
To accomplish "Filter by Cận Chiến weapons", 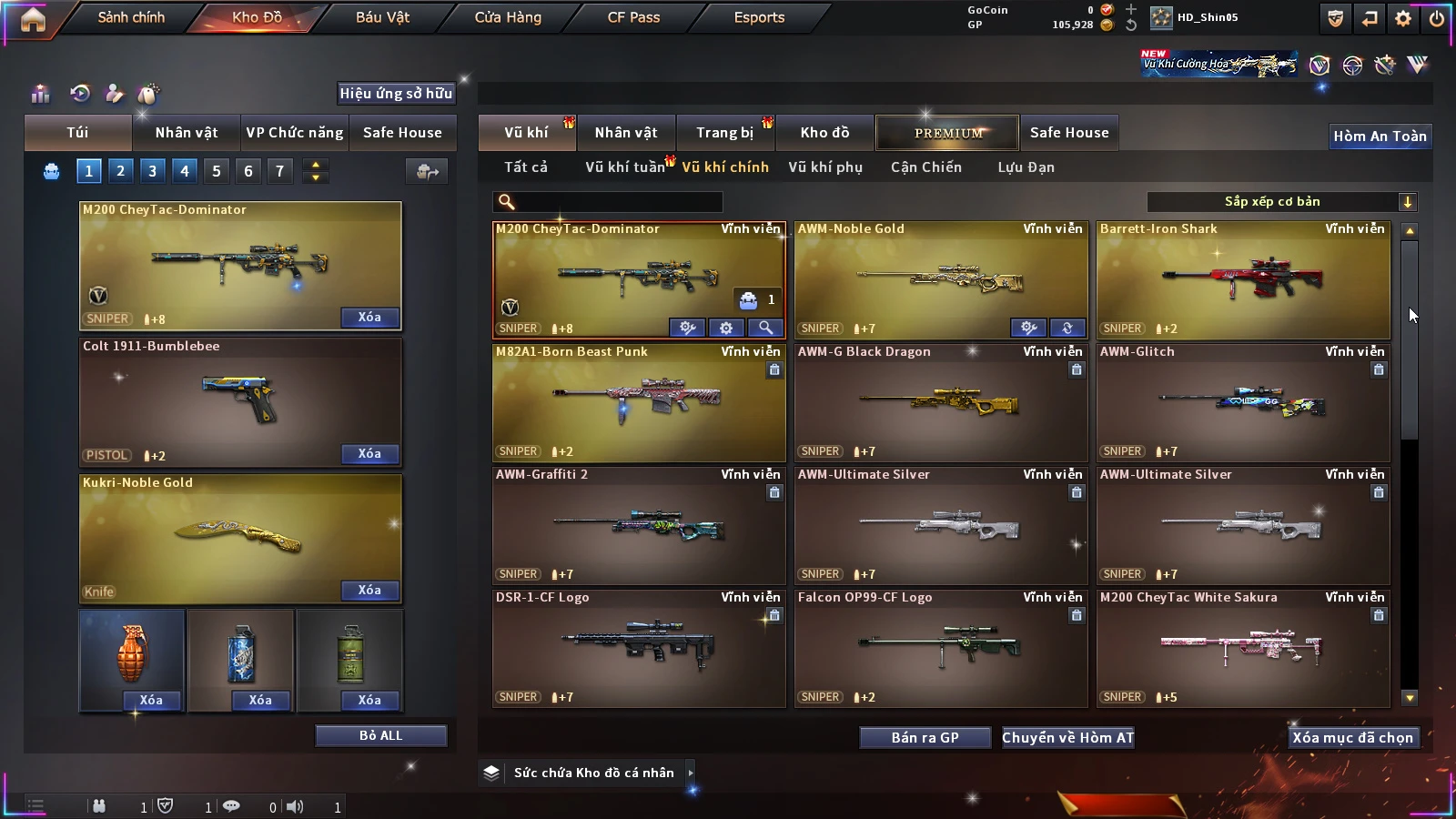I will pos(925,167).
